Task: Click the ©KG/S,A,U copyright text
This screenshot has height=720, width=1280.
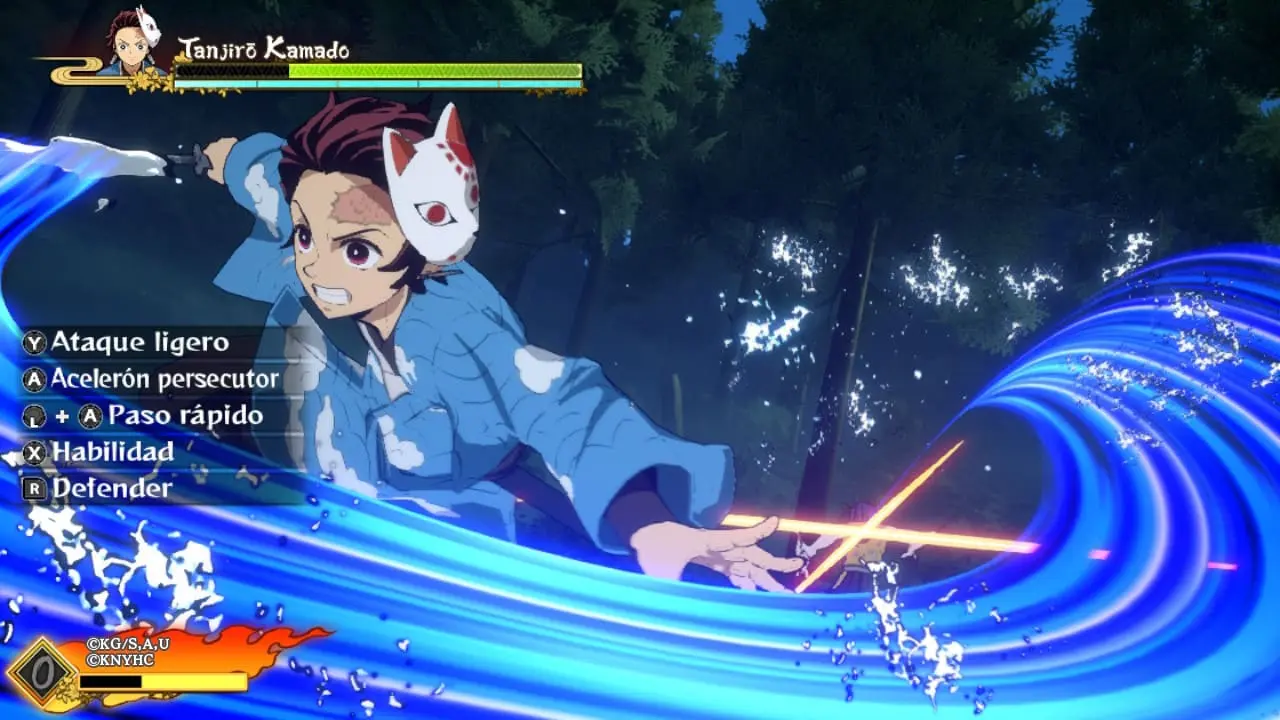Action: pos(128,644)
